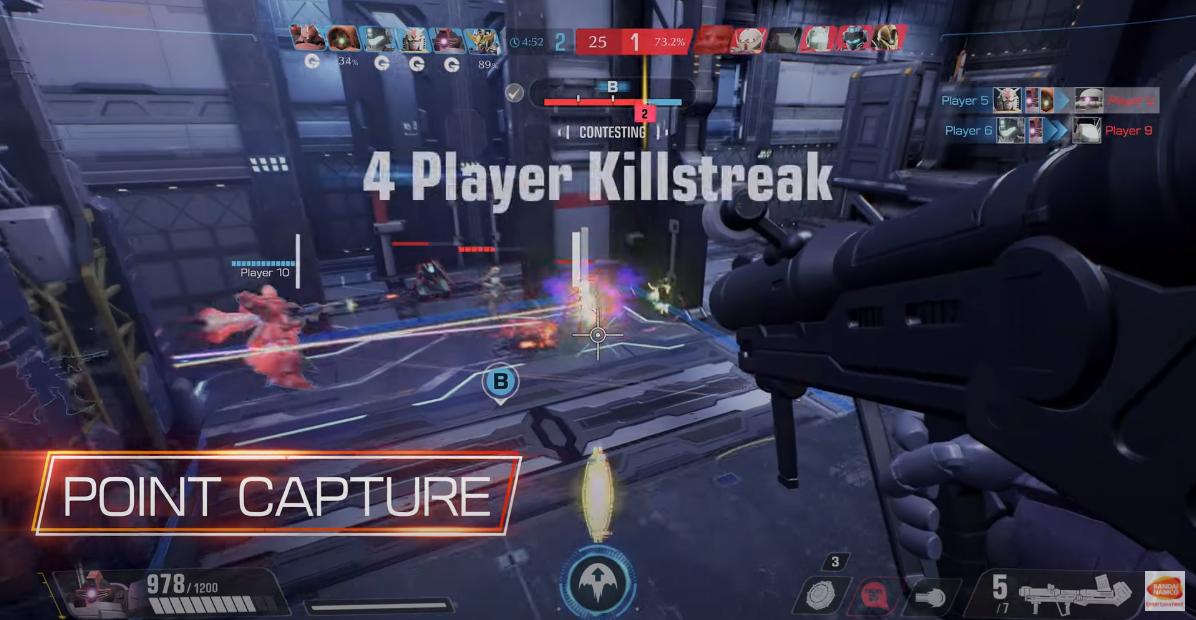Screen dimensions: 1196x620
Task: Click the Player 5 kill feed entry
Action: coord(1047,100)
